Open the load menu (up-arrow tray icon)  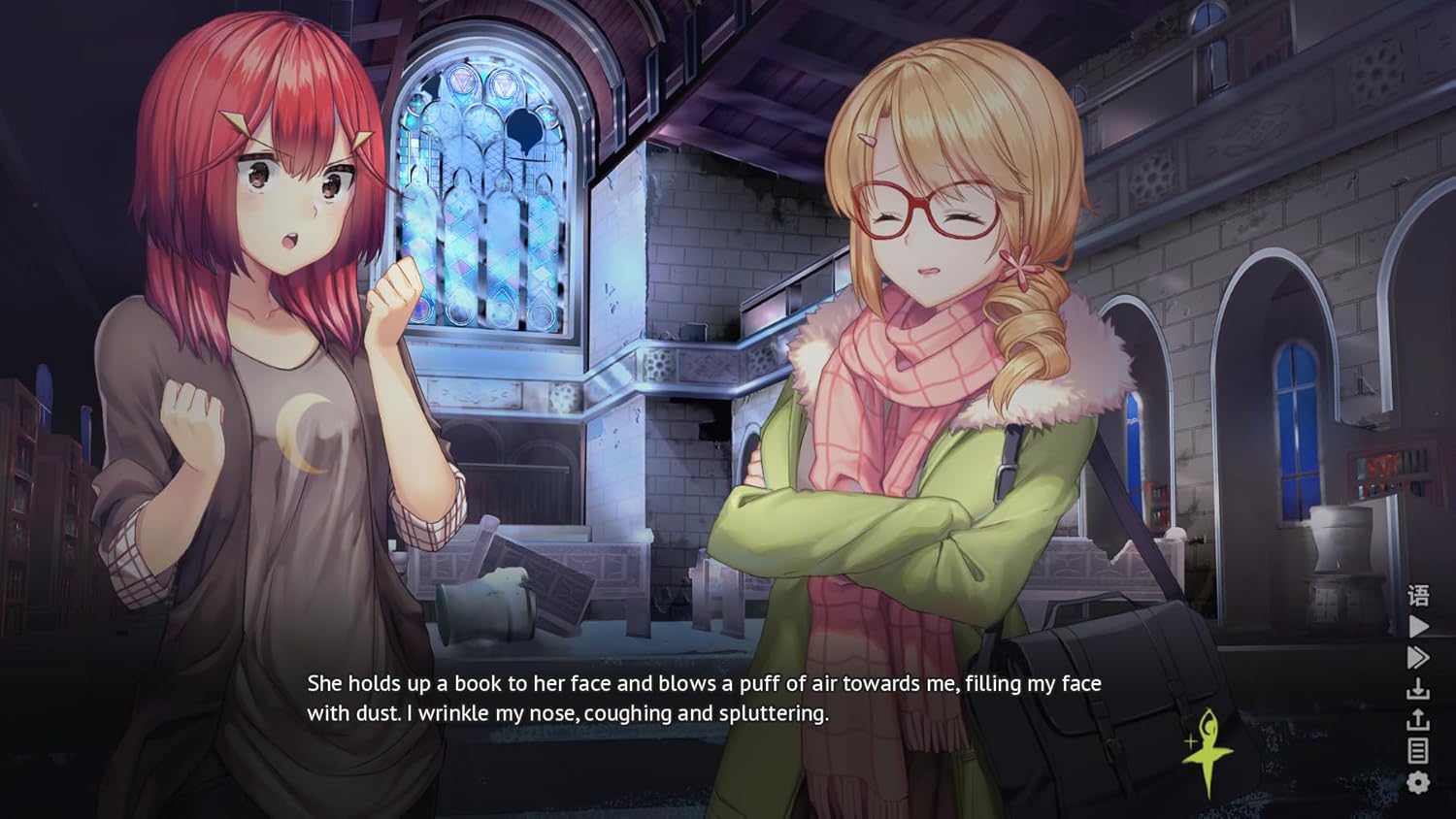[x=1418, y=719]
